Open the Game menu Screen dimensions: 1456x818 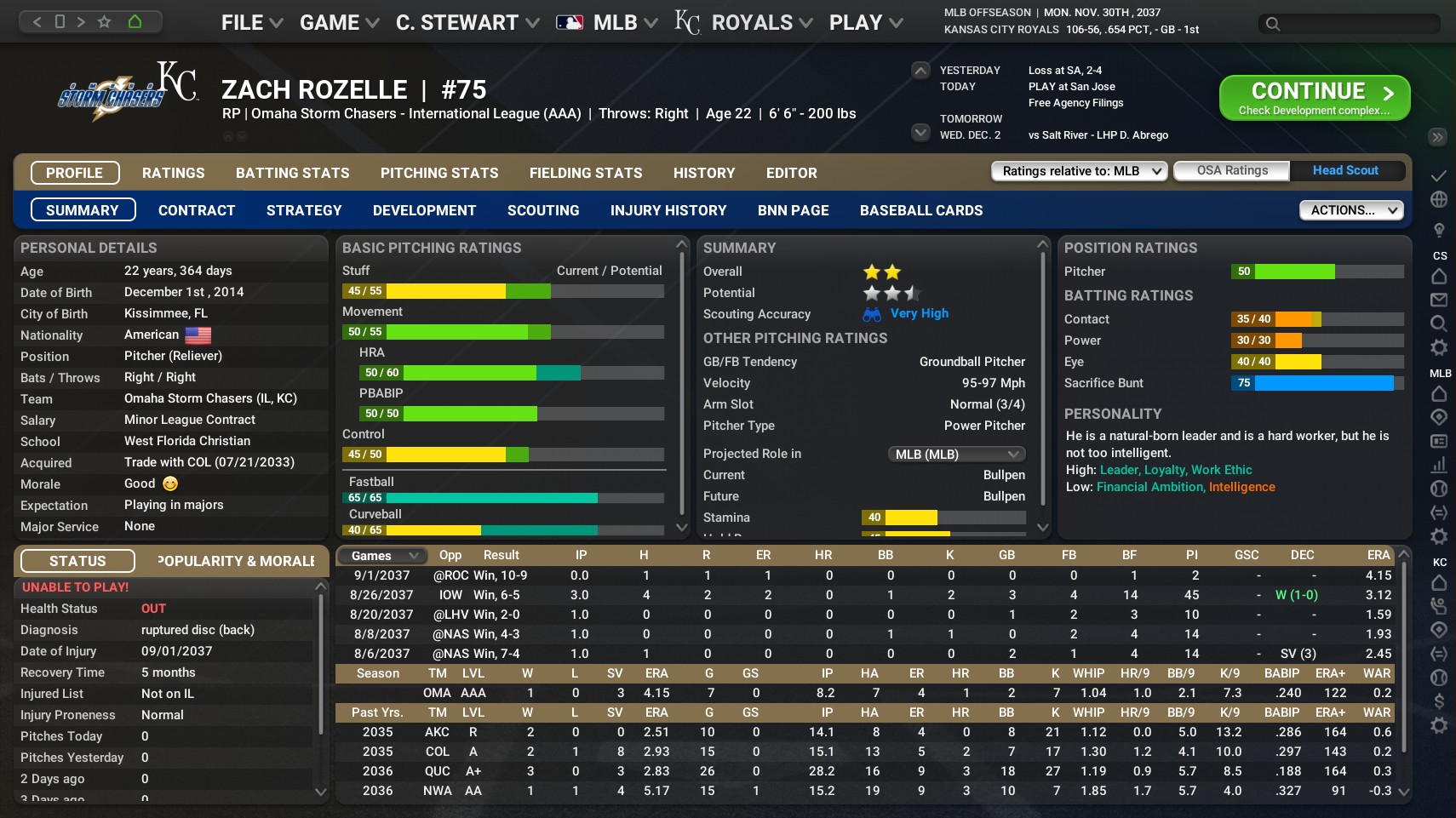tap(332, 21)
